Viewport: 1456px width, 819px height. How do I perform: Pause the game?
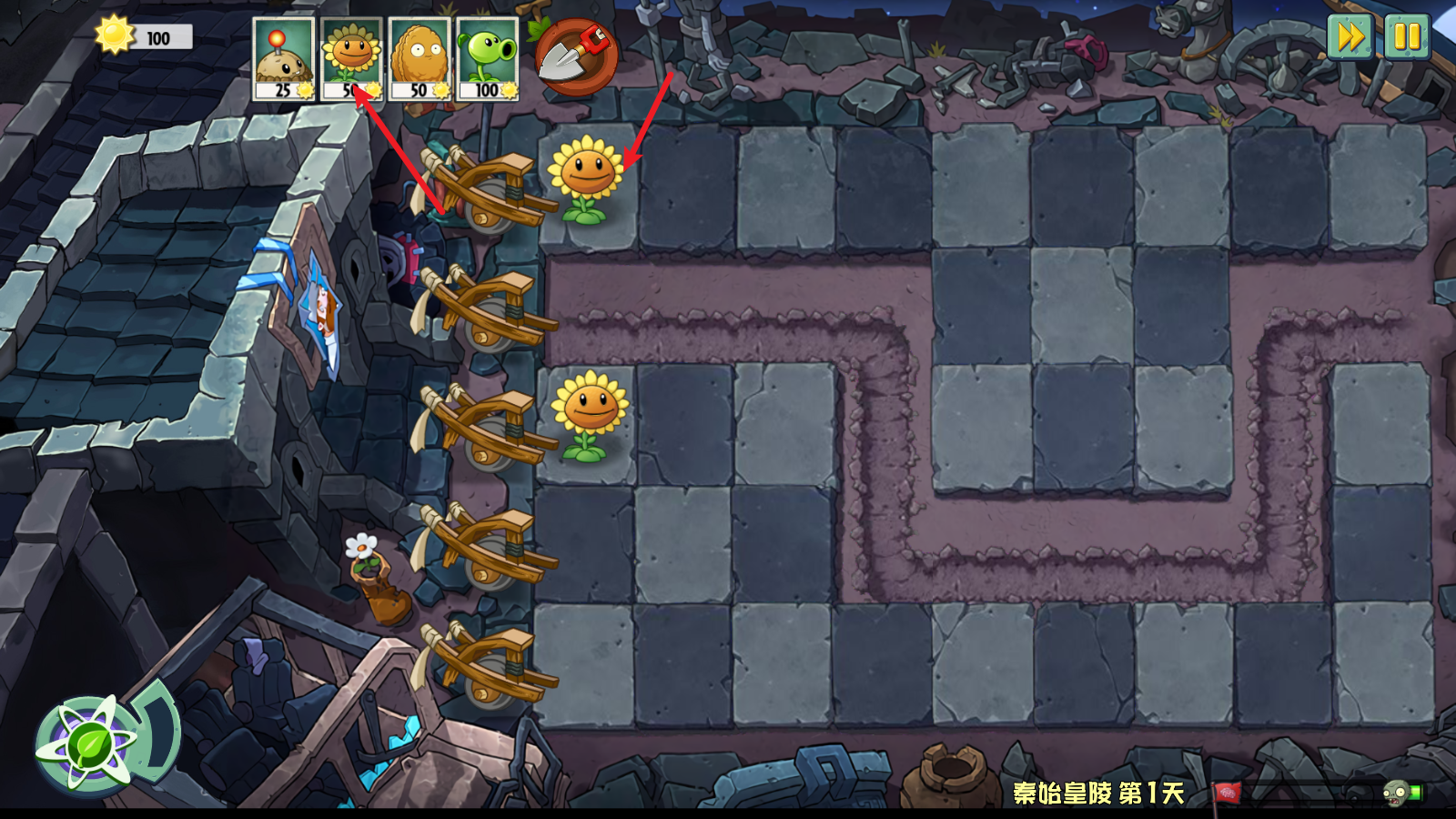tap(1407, 37)
